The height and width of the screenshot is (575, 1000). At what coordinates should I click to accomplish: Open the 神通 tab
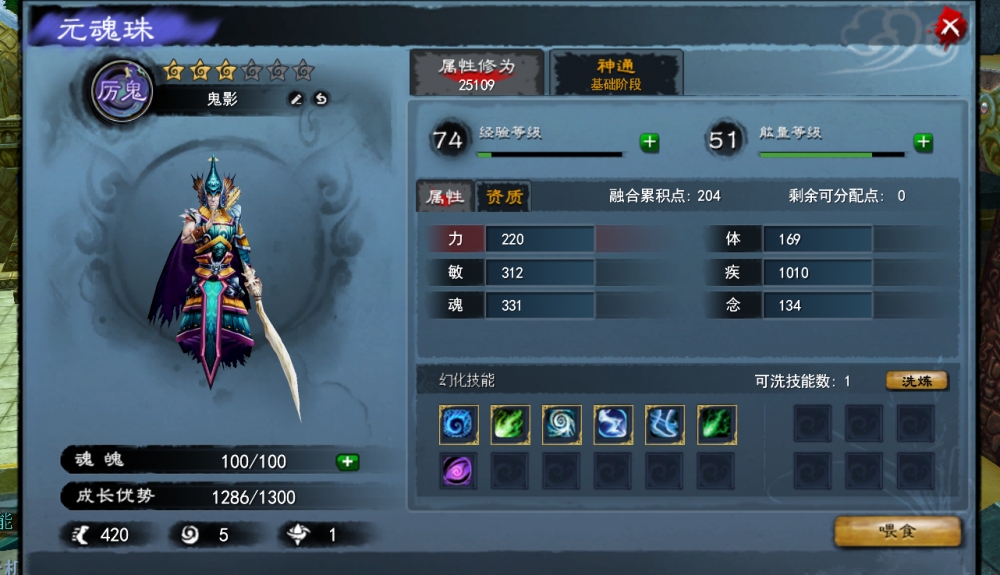point(616,73)
